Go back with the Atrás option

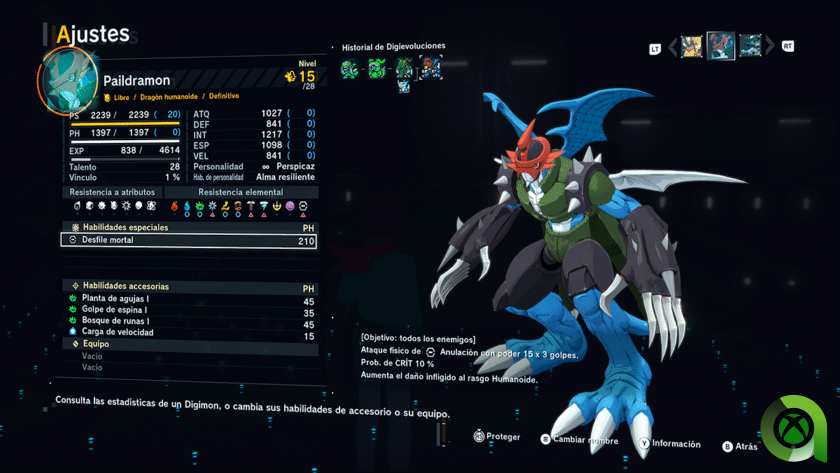click(x=740, y=446)
